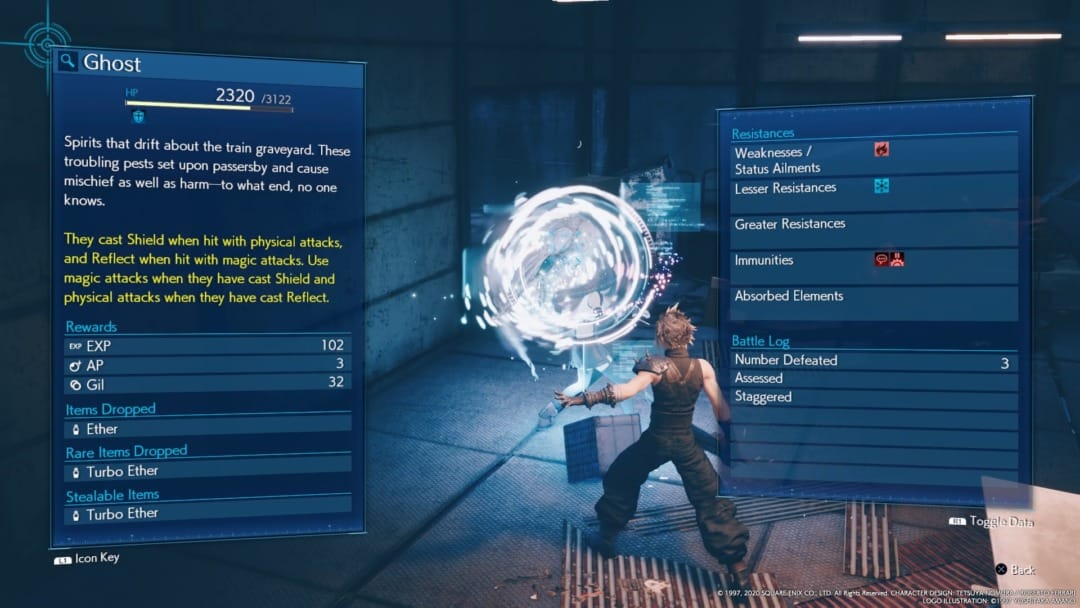The width and height of the screenshot is (1080, 608).
Task: Click the magnifier icon beside Ghost
Action: click(67, 62)
